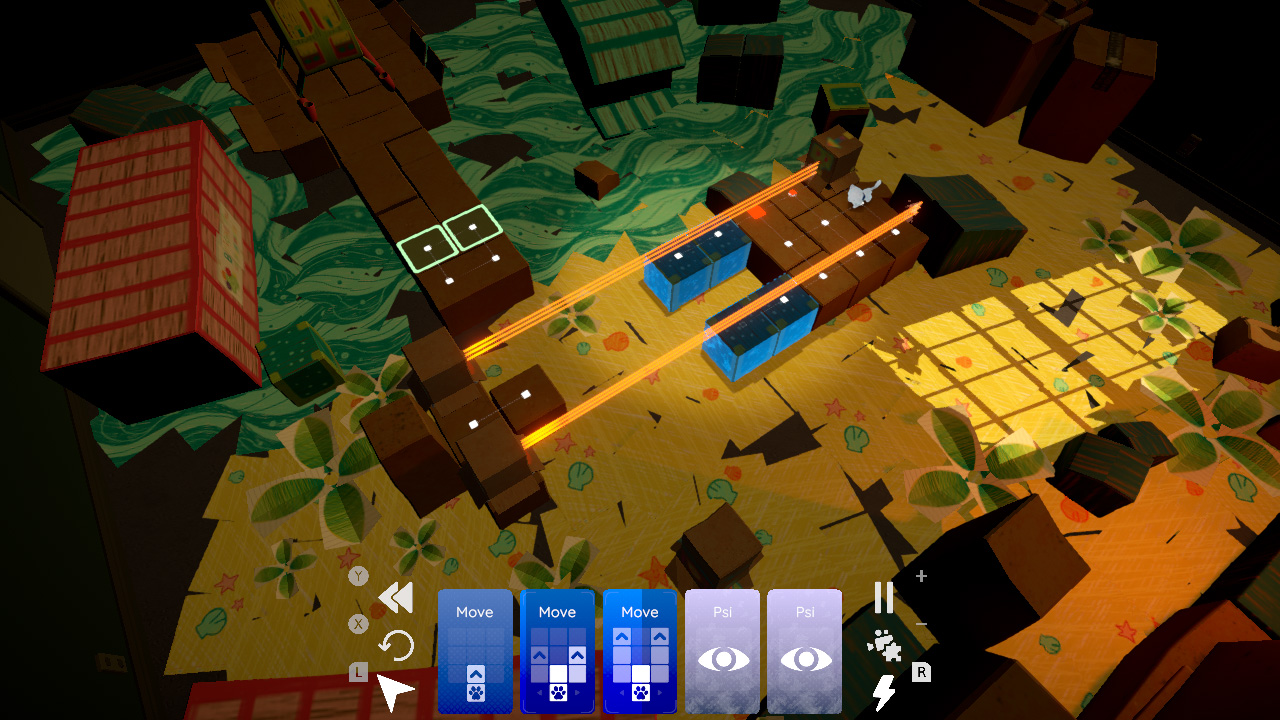Click the right chevron on the third Move card
The height and width of the screenshot is (720, 1280).
[x=660, y=692]
